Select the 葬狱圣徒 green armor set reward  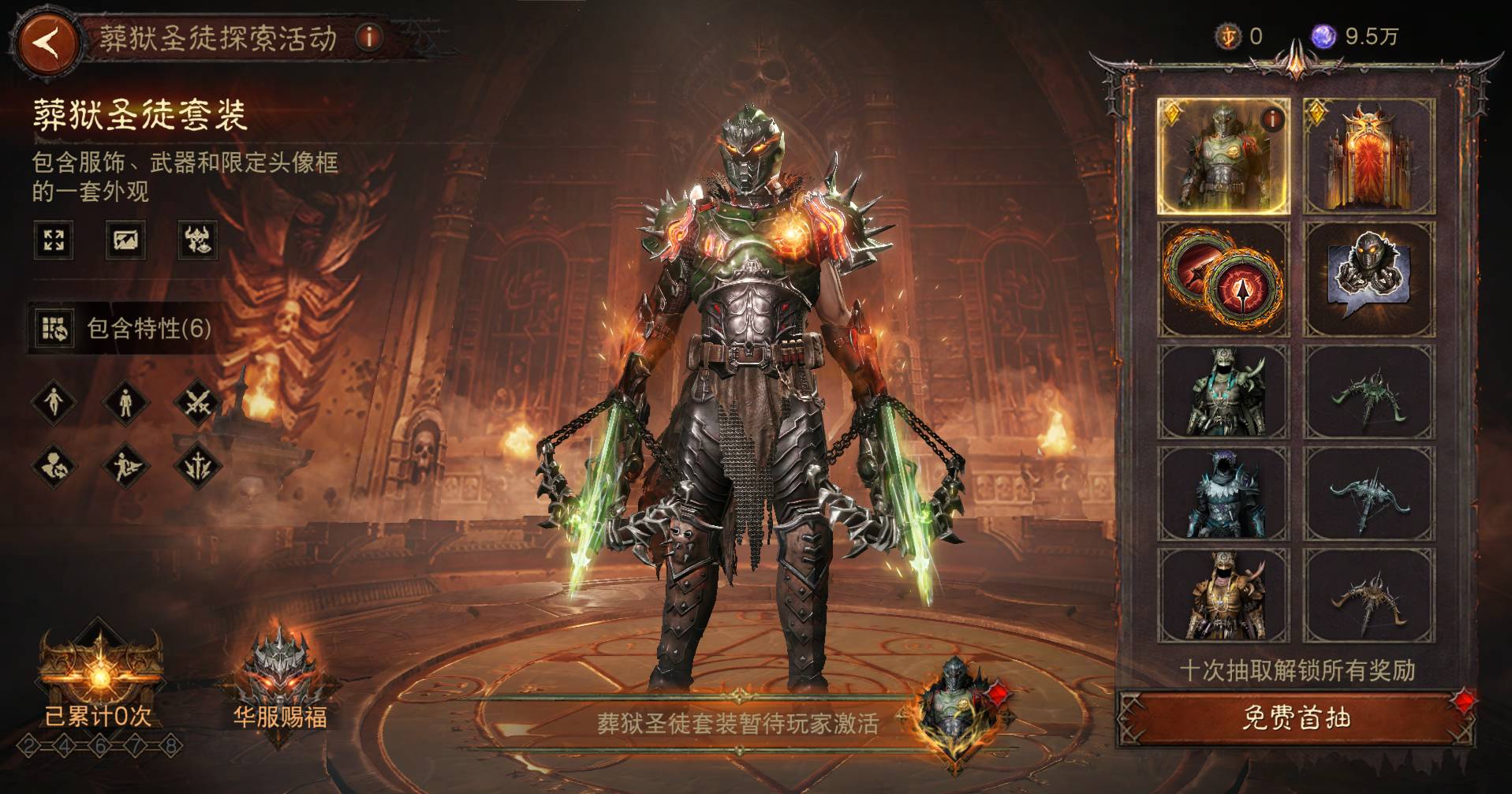pos(1222,157)
